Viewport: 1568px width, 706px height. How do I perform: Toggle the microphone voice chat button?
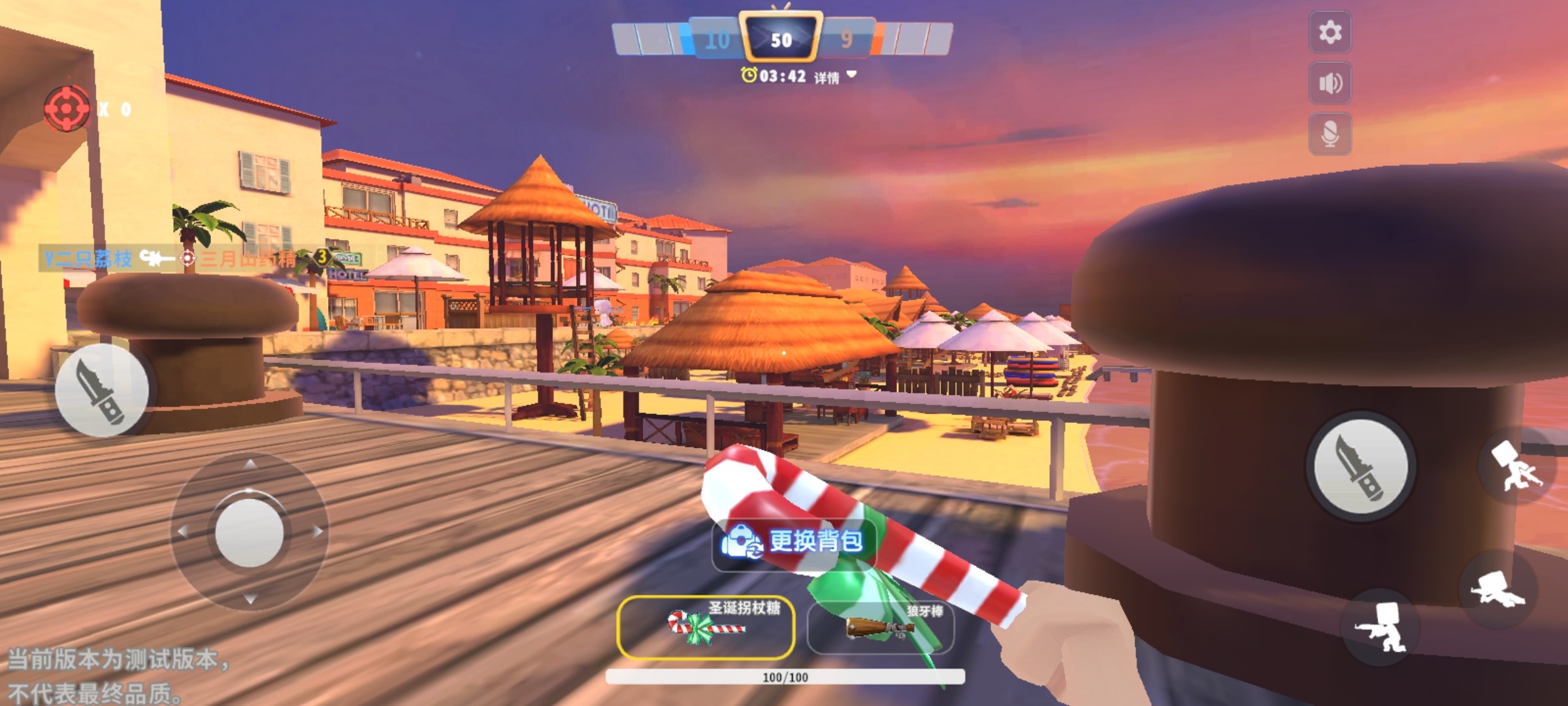tap(1330, 134)
